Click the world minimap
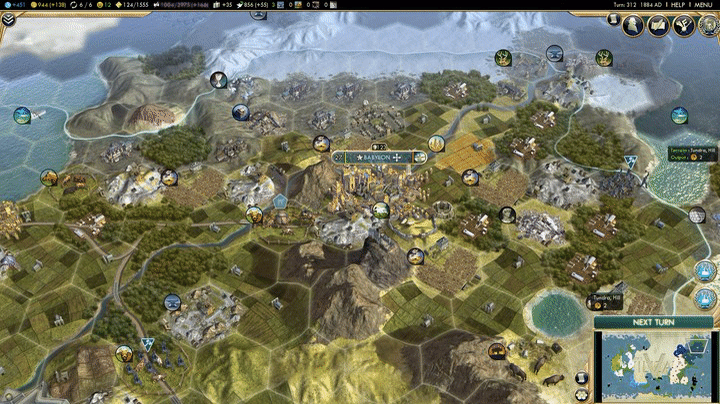The height and width of the screenshot is (404, 720). (x=657, y=366)
